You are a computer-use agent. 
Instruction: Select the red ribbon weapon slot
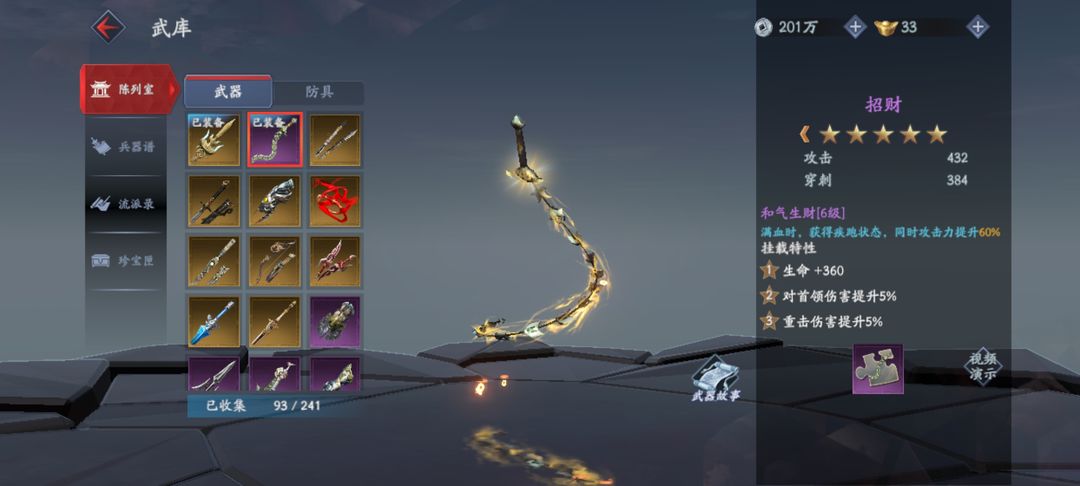(x=335, y=200)
